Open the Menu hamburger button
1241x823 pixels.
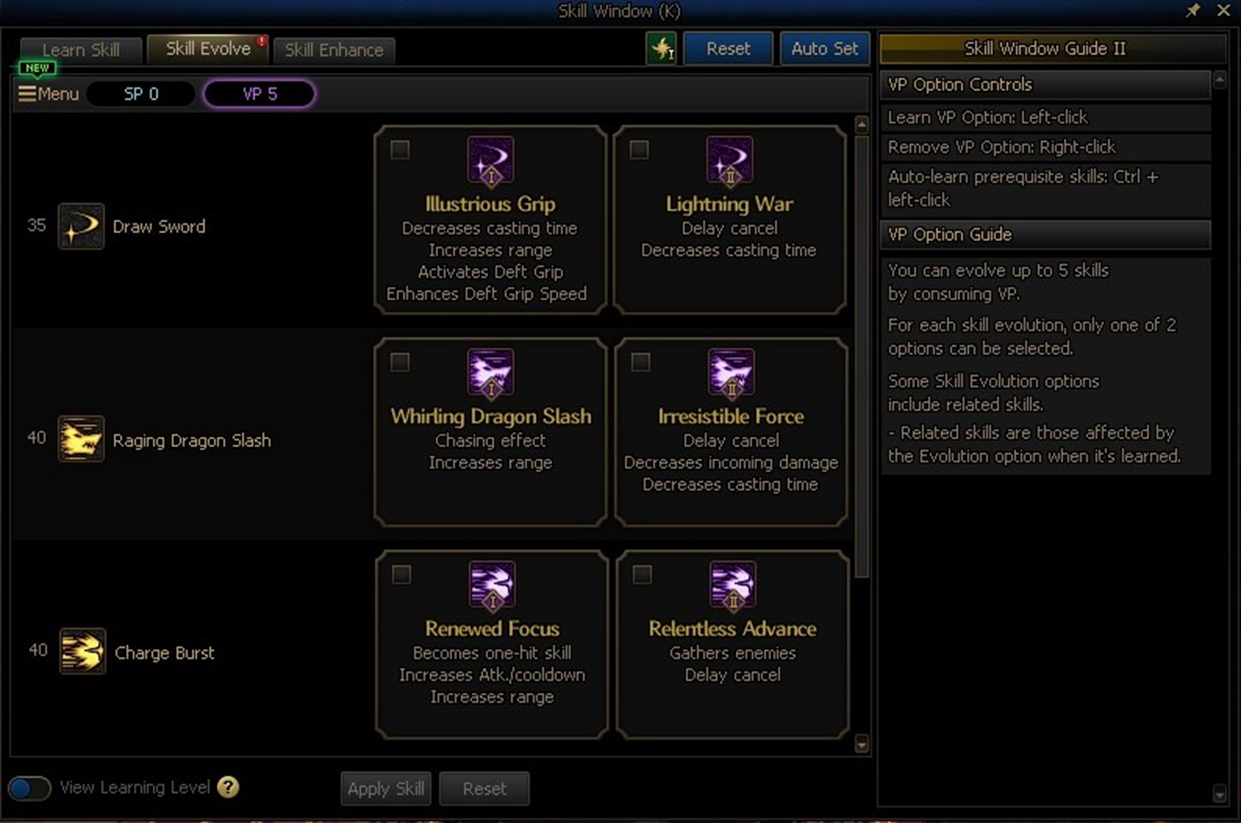(x=48, y=94)
